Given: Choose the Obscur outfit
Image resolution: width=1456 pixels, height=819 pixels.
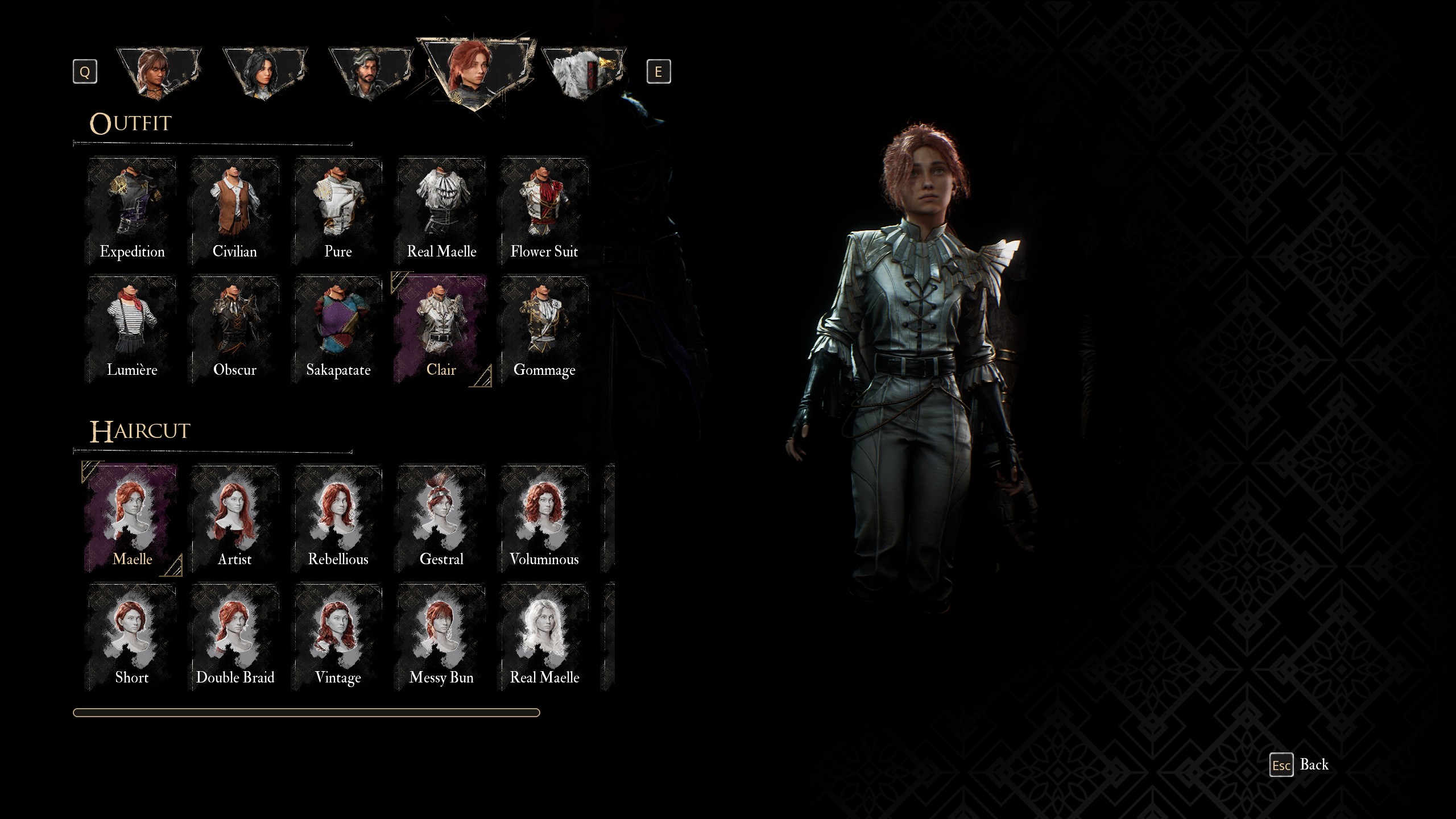Looking at the screenshot, I should [235, 330].
